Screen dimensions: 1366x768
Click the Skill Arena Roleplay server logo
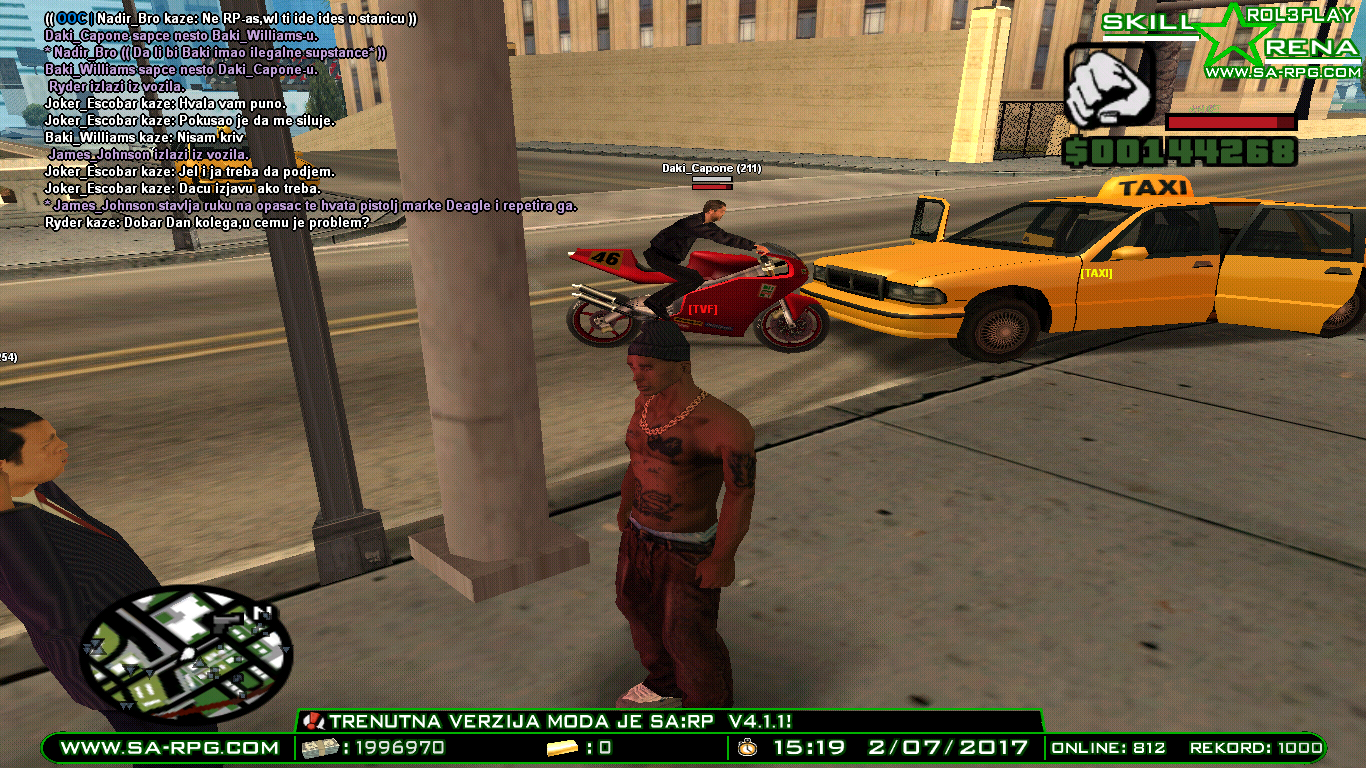pyautogui.click(x=1232, y=41)
